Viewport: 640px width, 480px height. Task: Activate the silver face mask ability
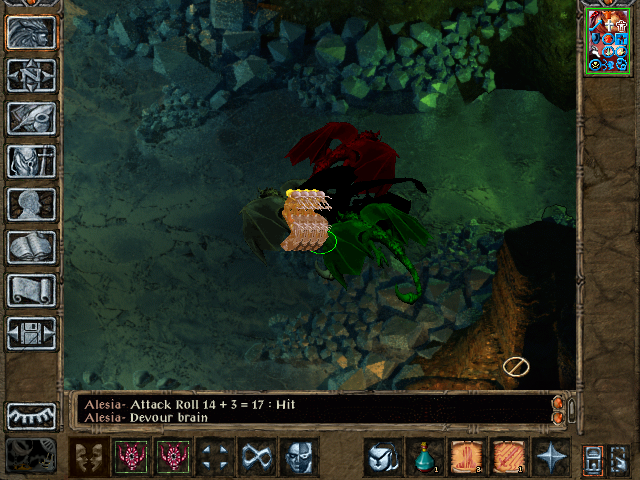point(299,457)
